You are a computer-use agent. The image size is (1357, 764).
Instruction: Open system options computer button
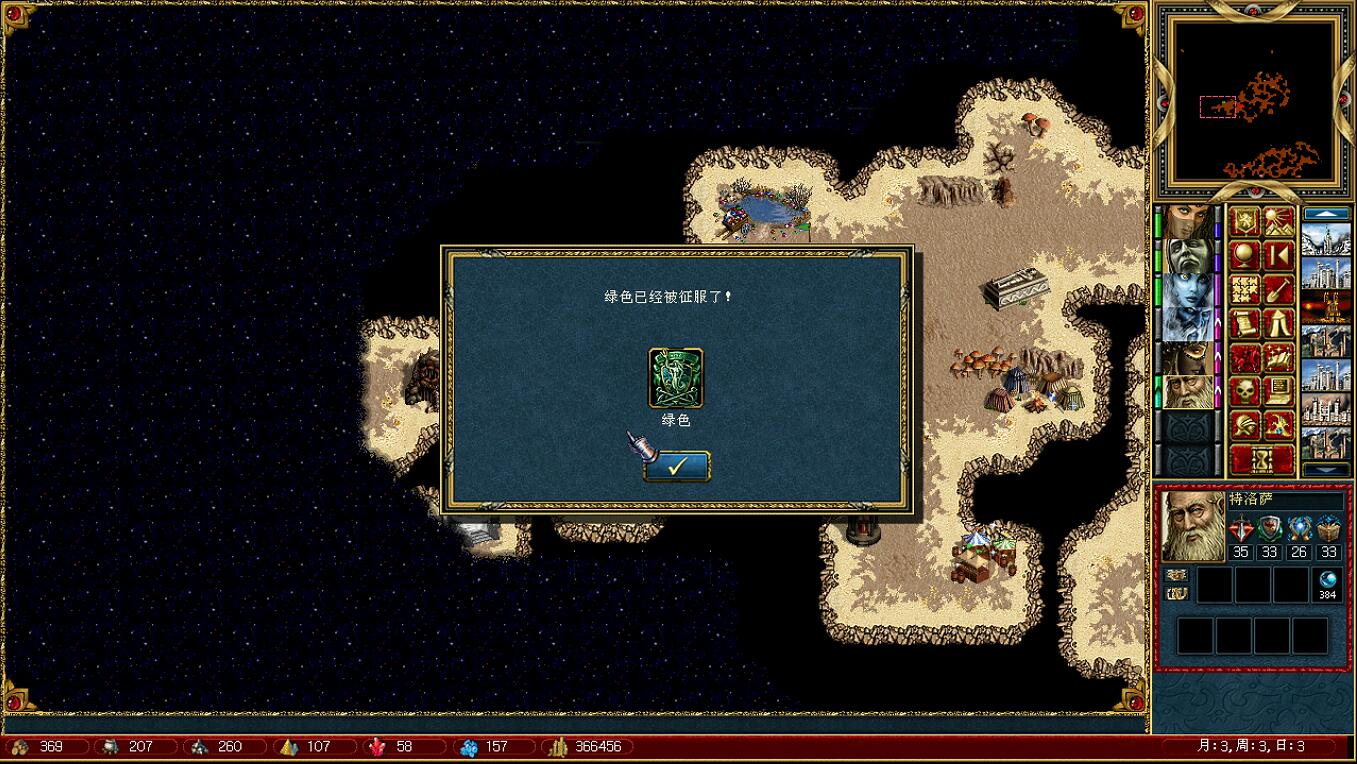coord(1279,391)
